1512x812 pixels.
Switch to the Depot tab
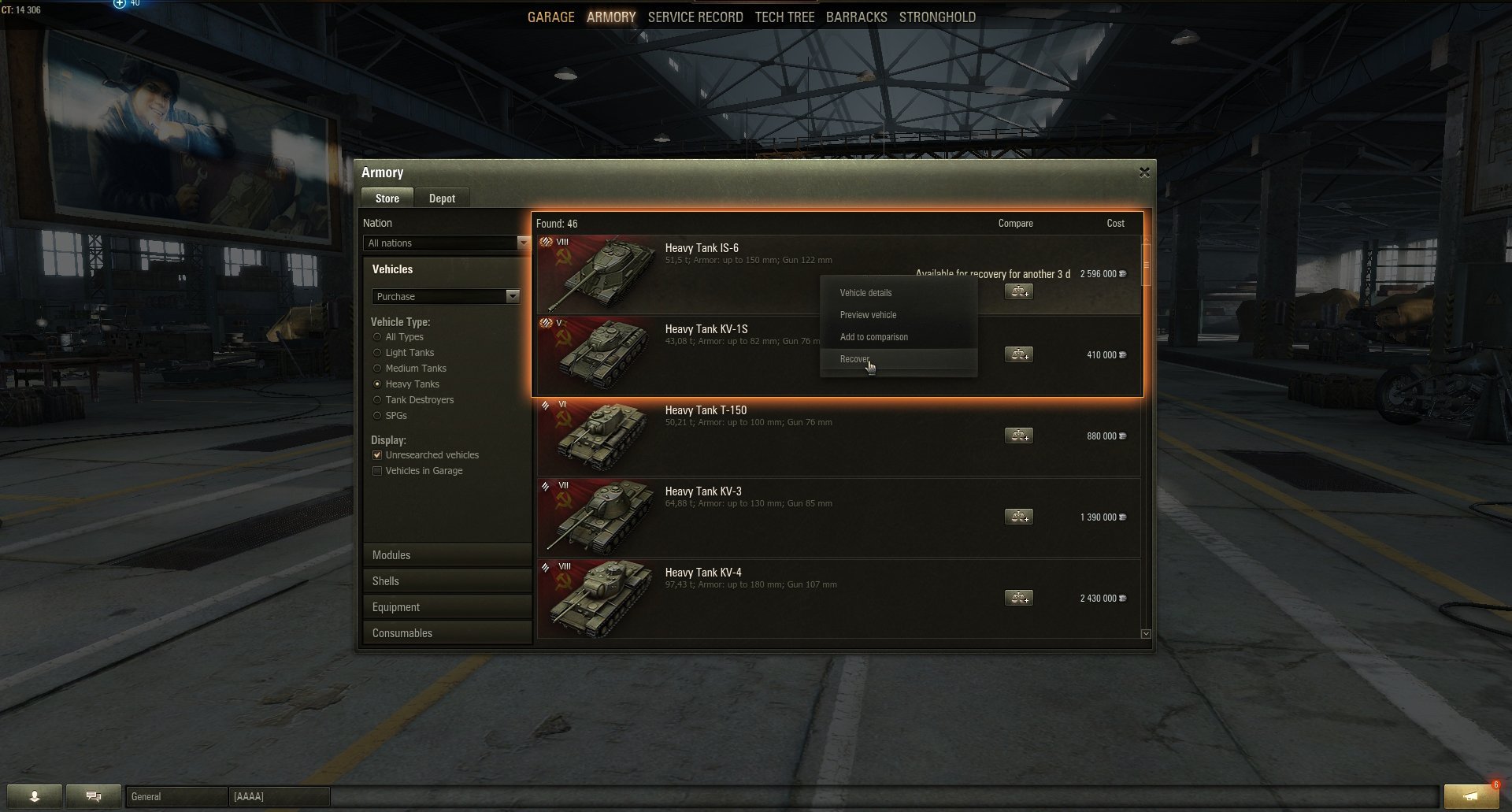tap(442, 198)
